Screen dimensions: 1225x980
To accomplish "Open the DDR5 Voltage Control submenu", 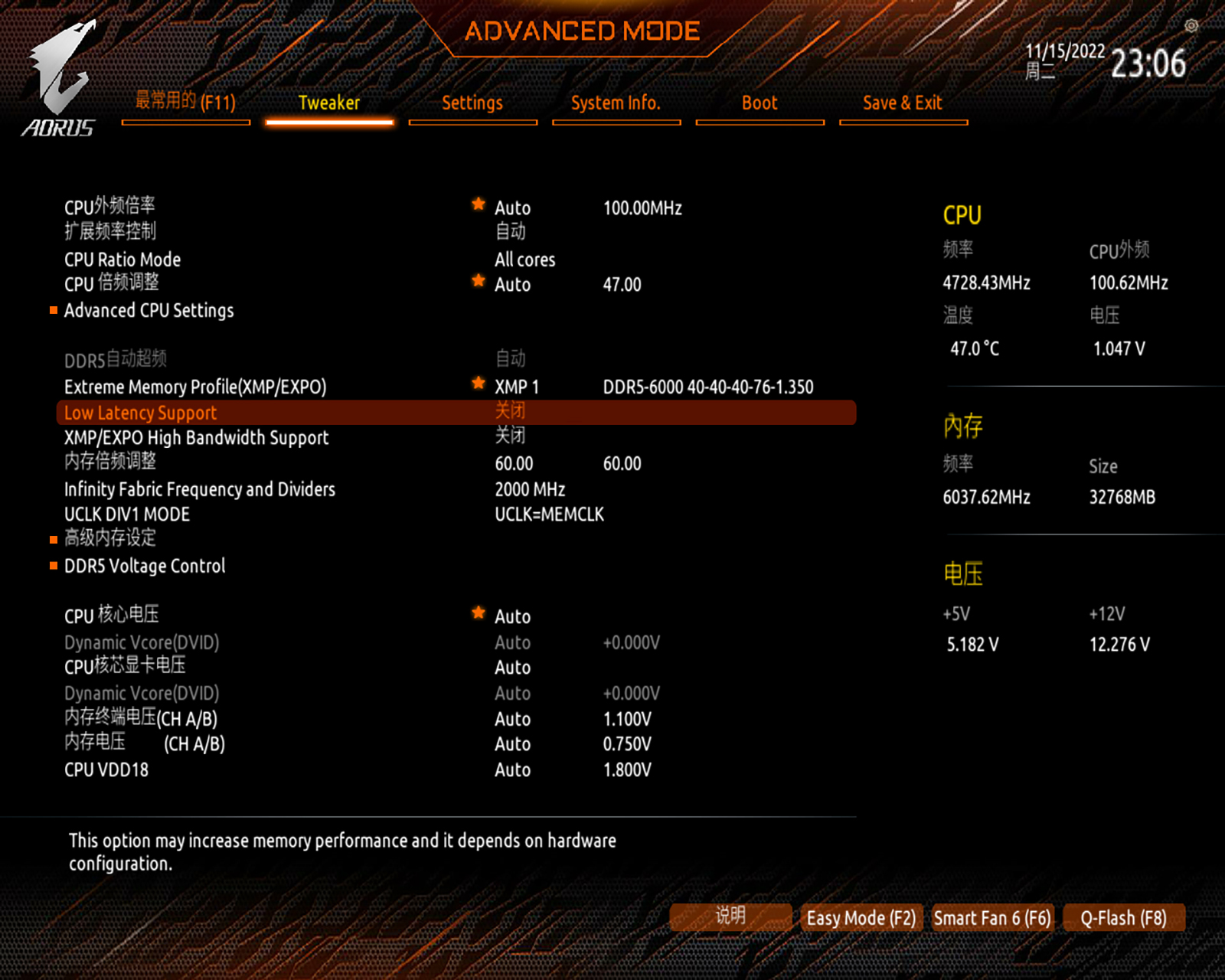I will coord(145,566).
